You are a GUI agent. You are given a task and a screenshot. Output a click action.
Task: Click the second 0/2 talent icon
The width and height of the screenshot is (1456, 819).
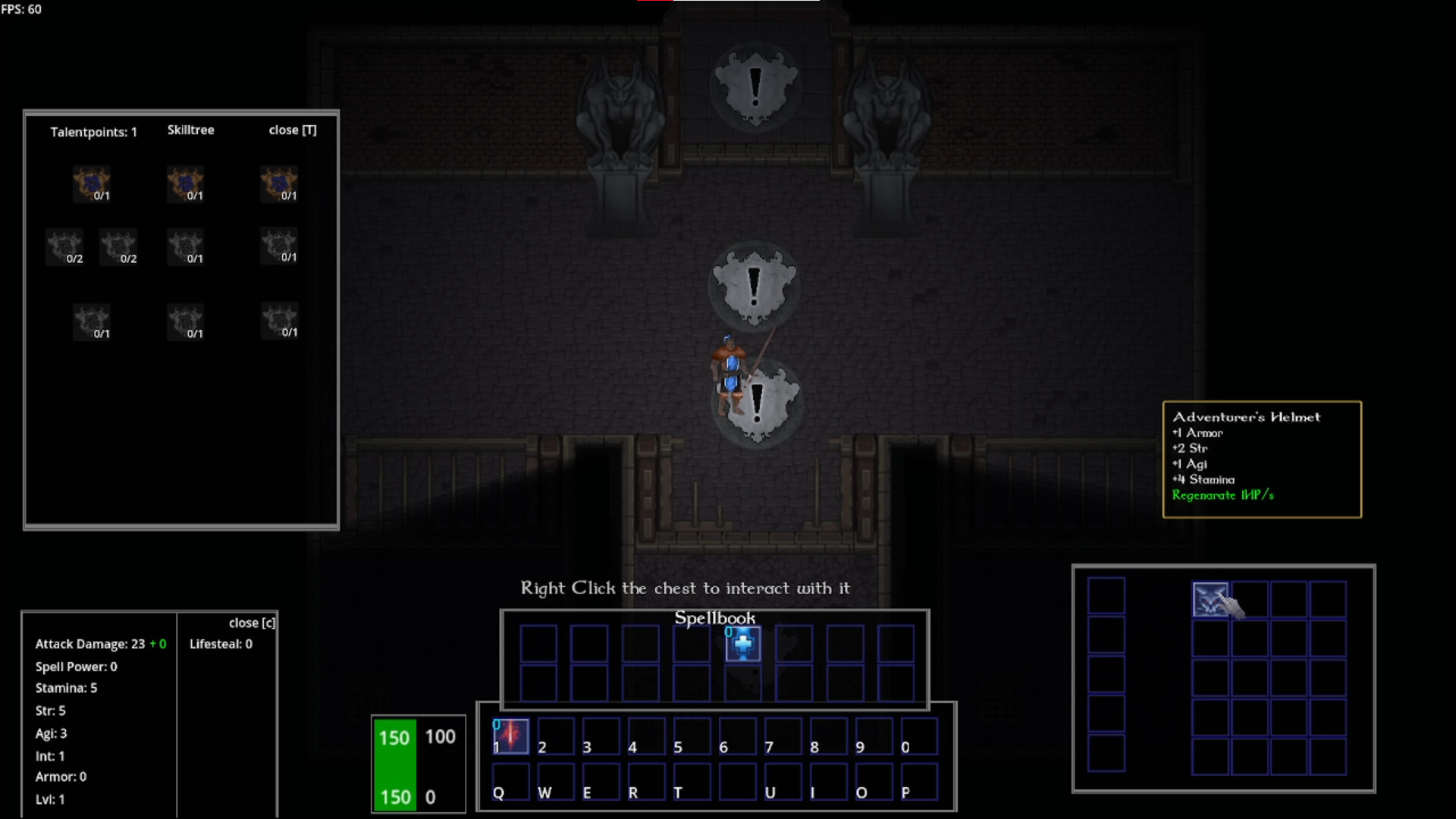[x=119, y=246]
